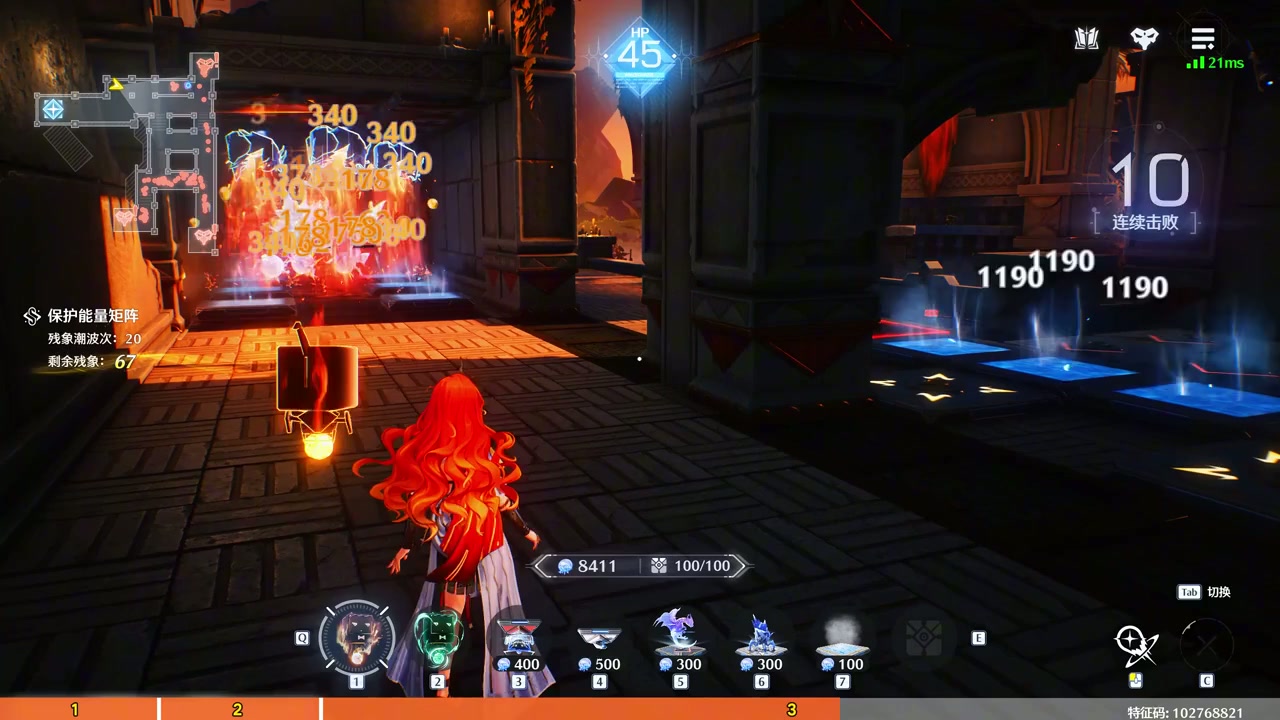Screen dimensions: 1280x720
Task: Open the three-line main menu icon
Action: (x=1202, y=39)
